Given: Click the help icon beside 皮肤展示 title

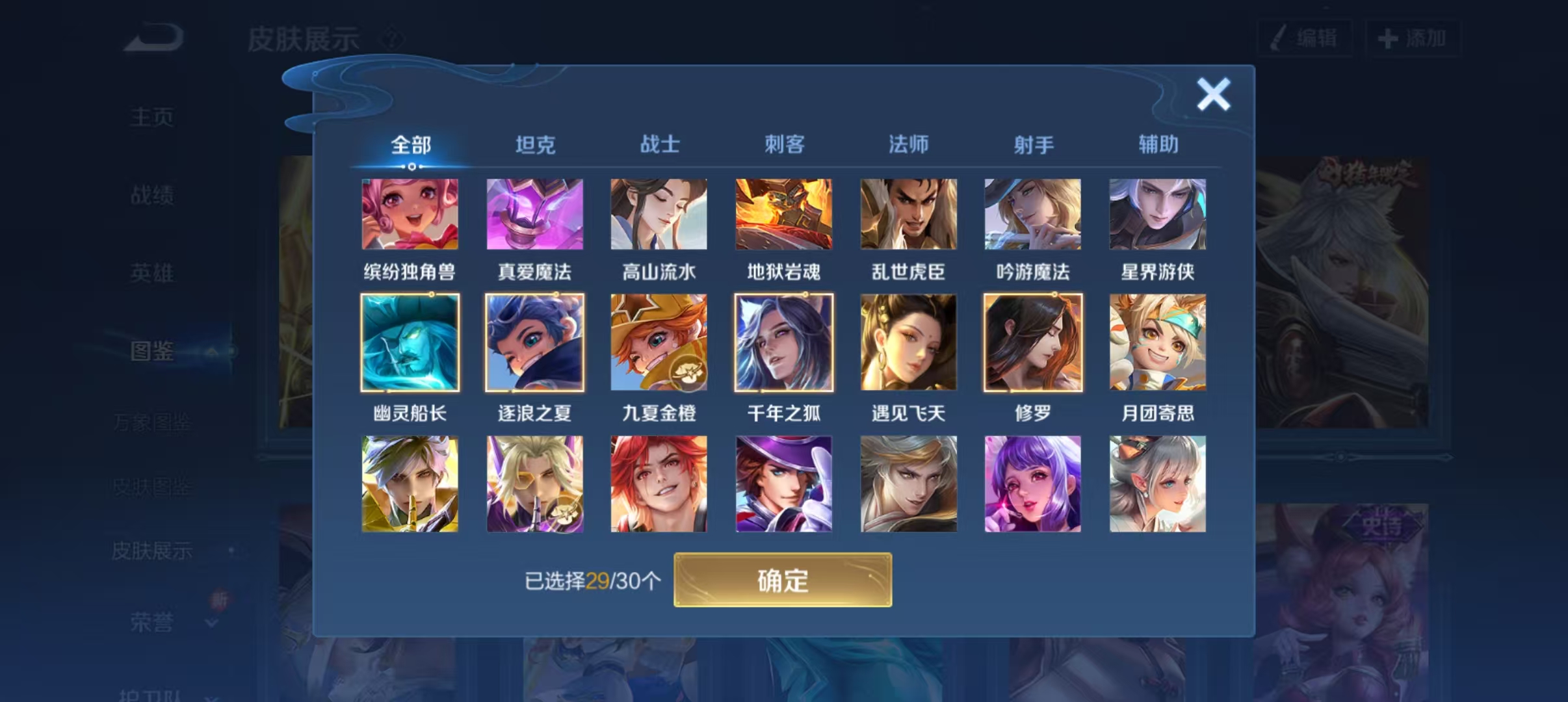Looking at the screenshot, I should click(391, 38).
